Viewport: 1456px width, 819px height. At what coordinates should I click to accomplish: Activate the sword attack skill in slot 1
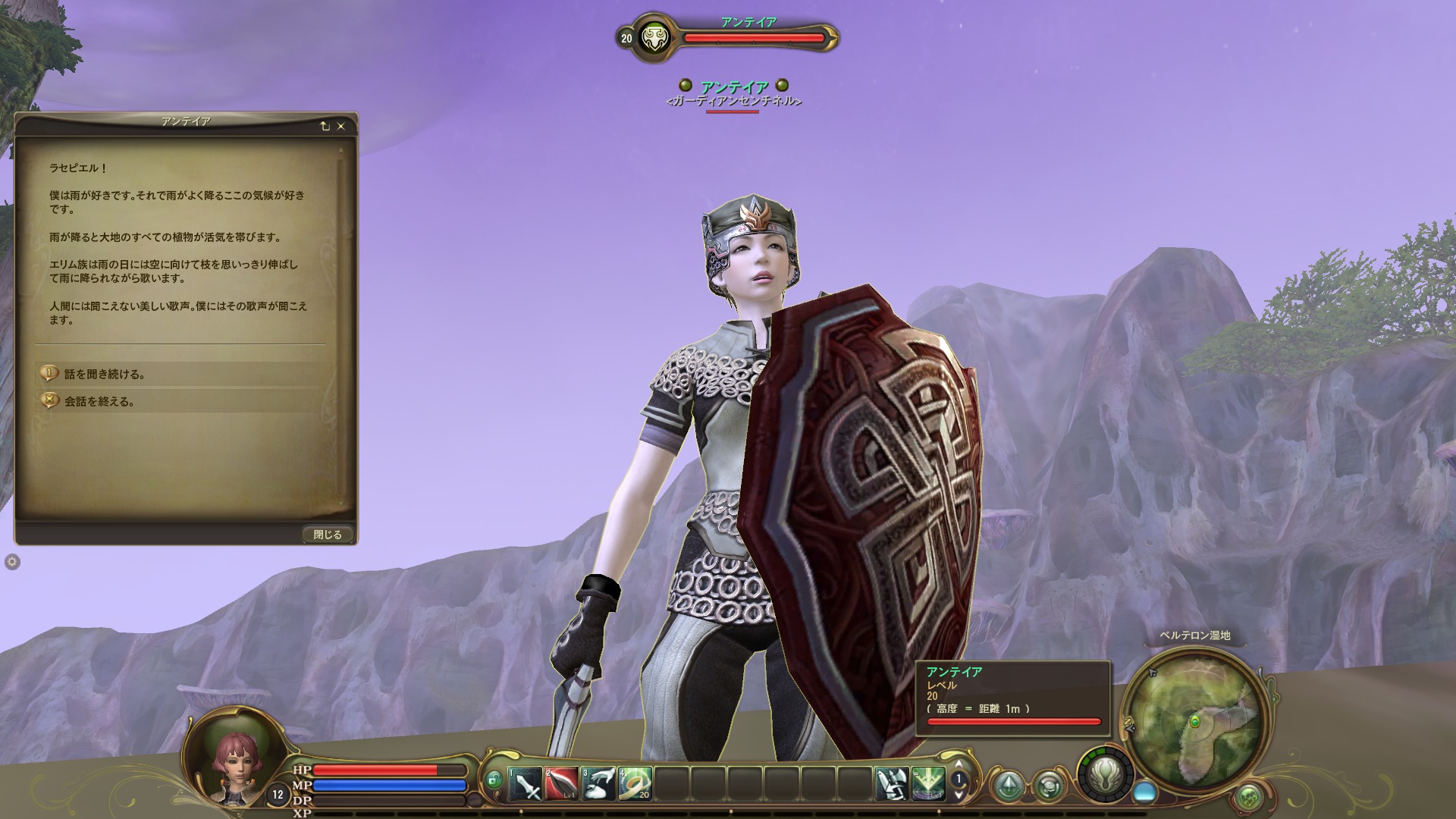pyautogui.click(x=525, y=784)
